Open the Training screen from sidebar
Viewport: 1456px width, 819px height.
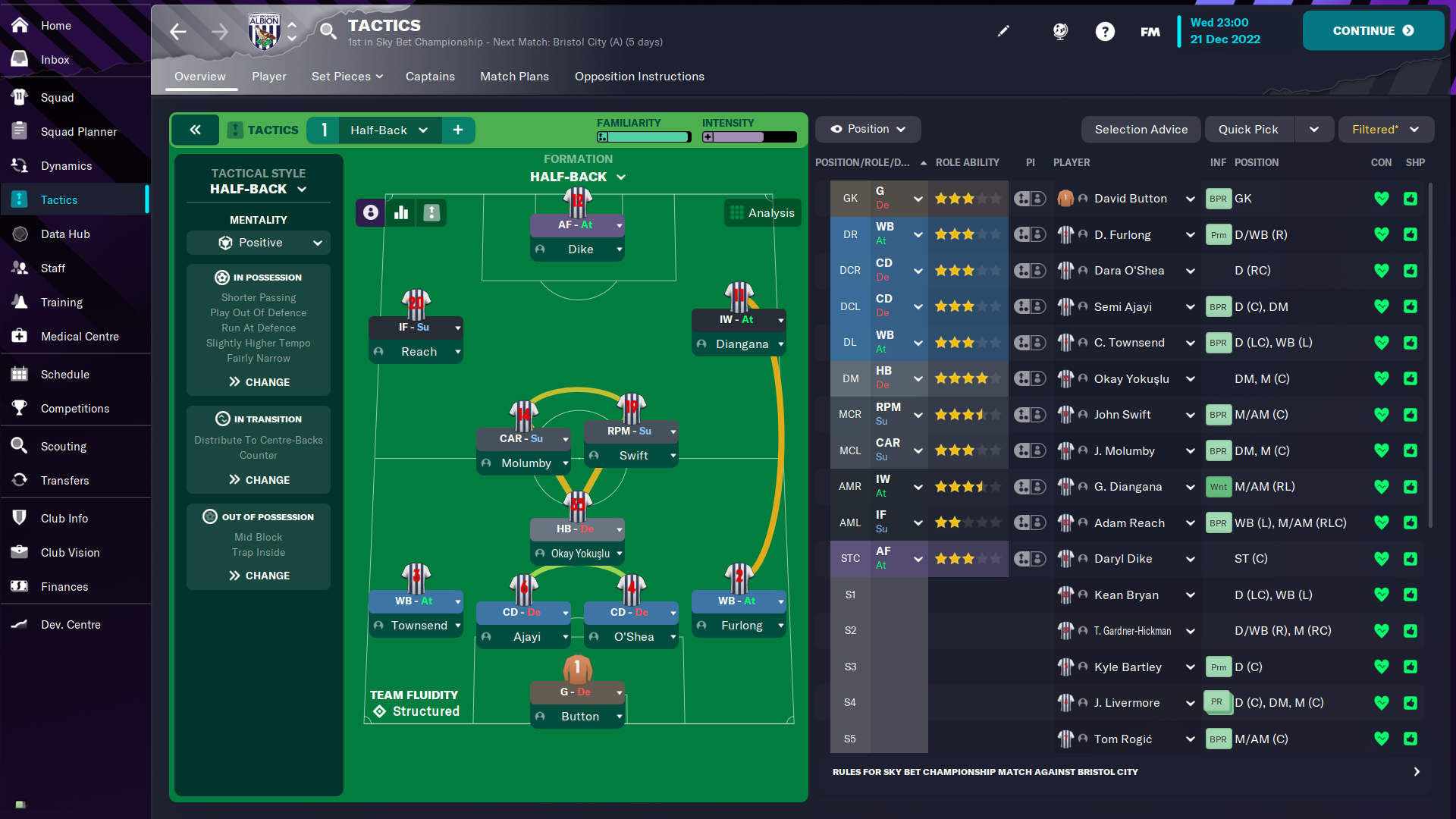click(x=61, y=302)
